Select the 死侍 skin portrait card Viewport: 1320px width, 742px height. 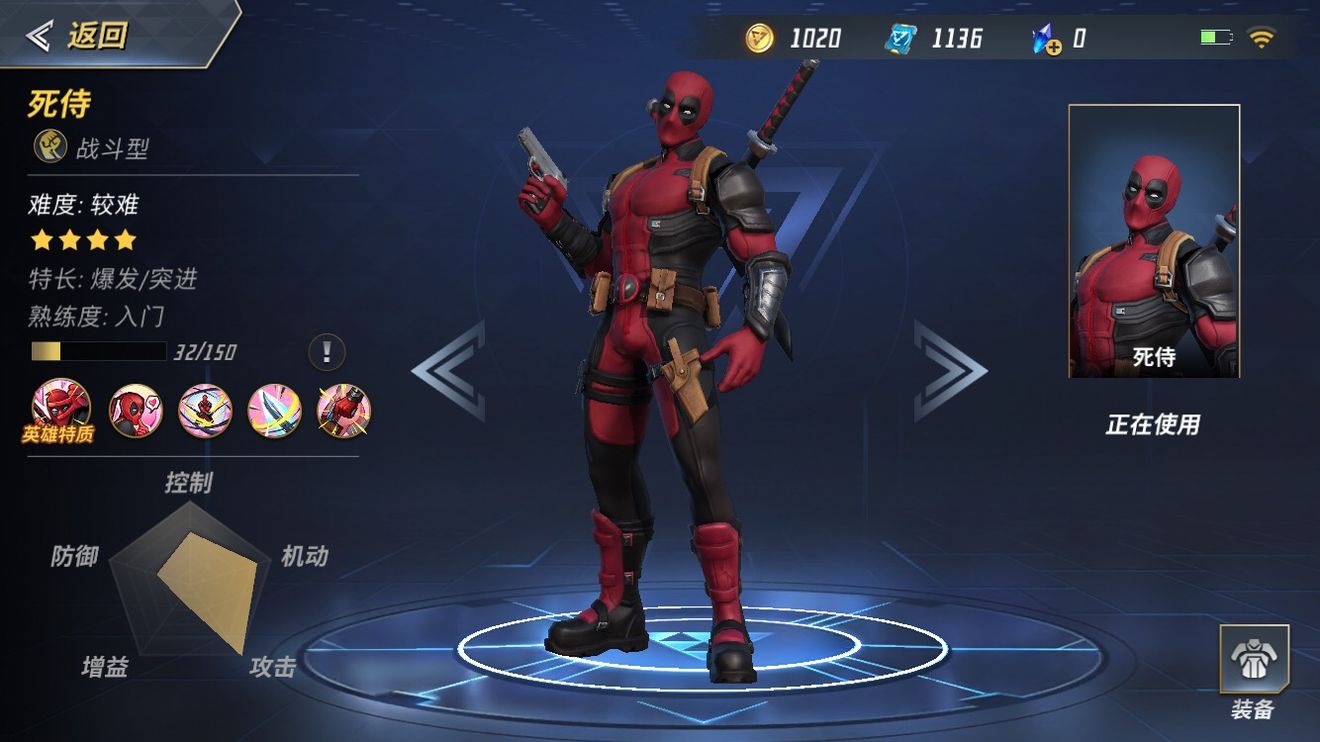click(1154, 241)
